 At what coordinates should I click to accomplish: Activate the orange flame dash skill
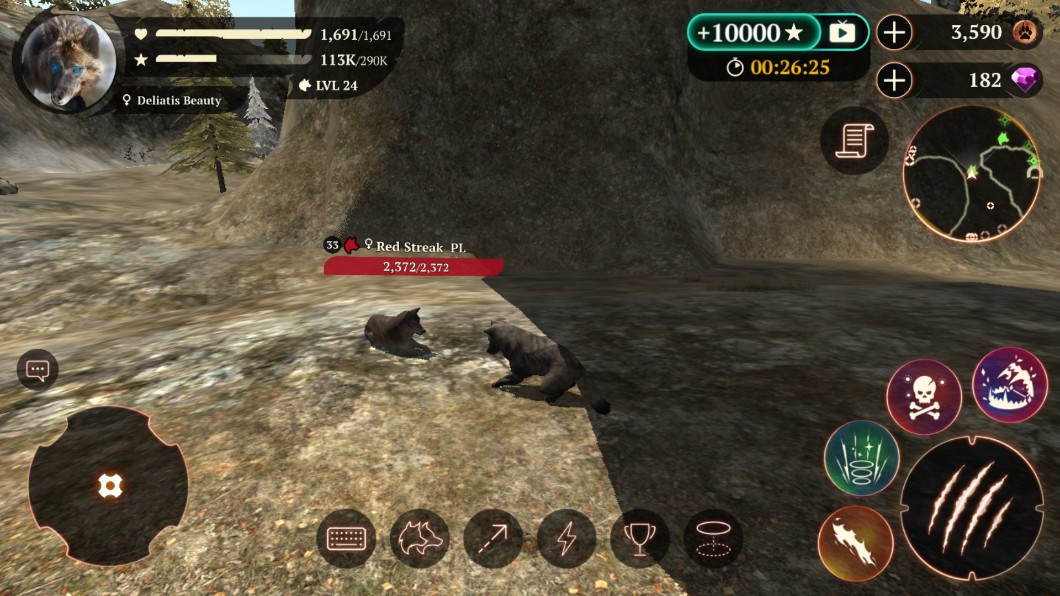855,543
